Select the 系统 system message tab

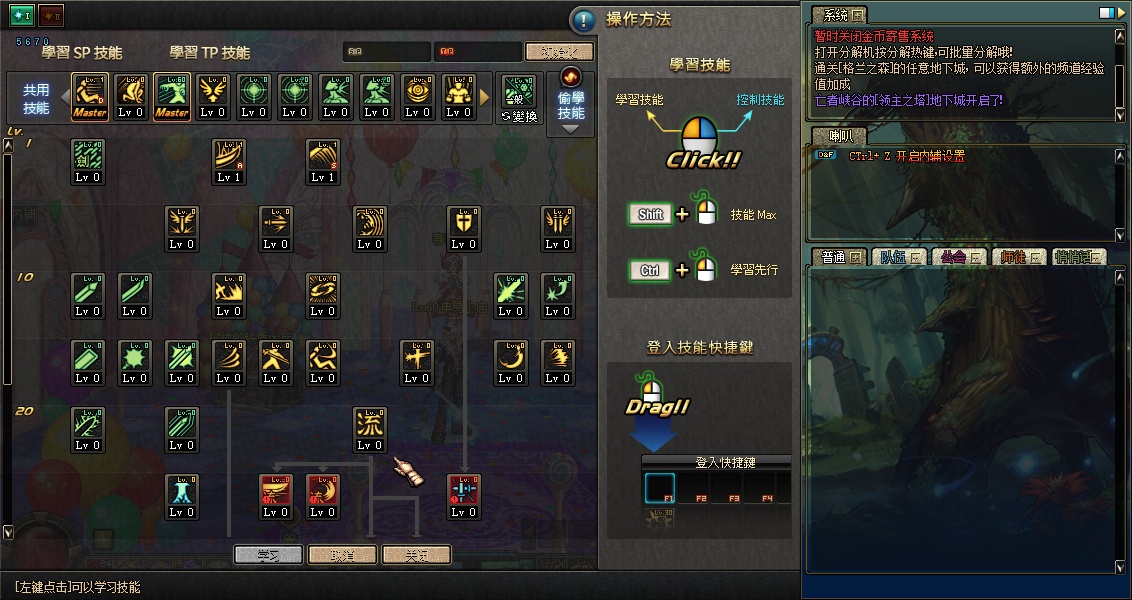pos(838,15)
